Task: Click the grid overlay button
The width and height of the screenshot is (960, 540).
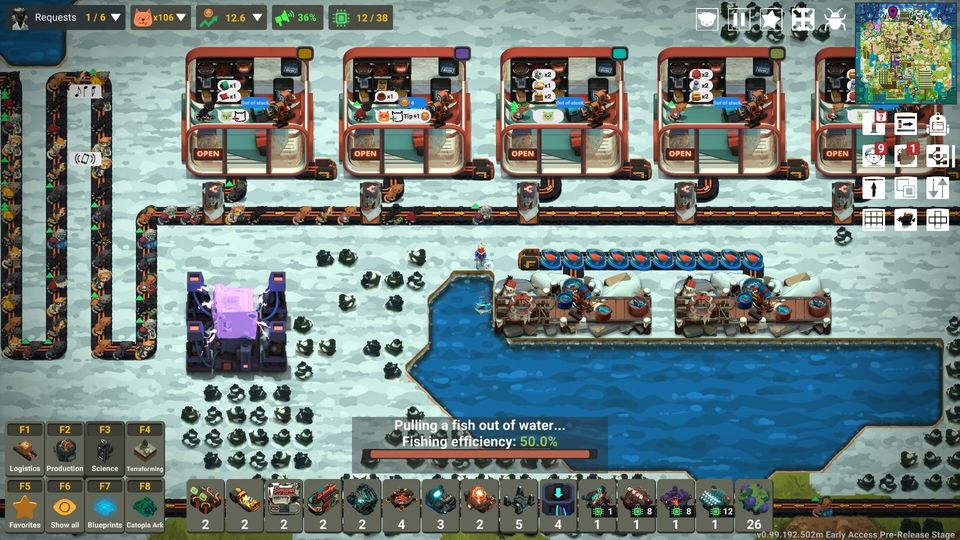Action: tap(874, 219)
